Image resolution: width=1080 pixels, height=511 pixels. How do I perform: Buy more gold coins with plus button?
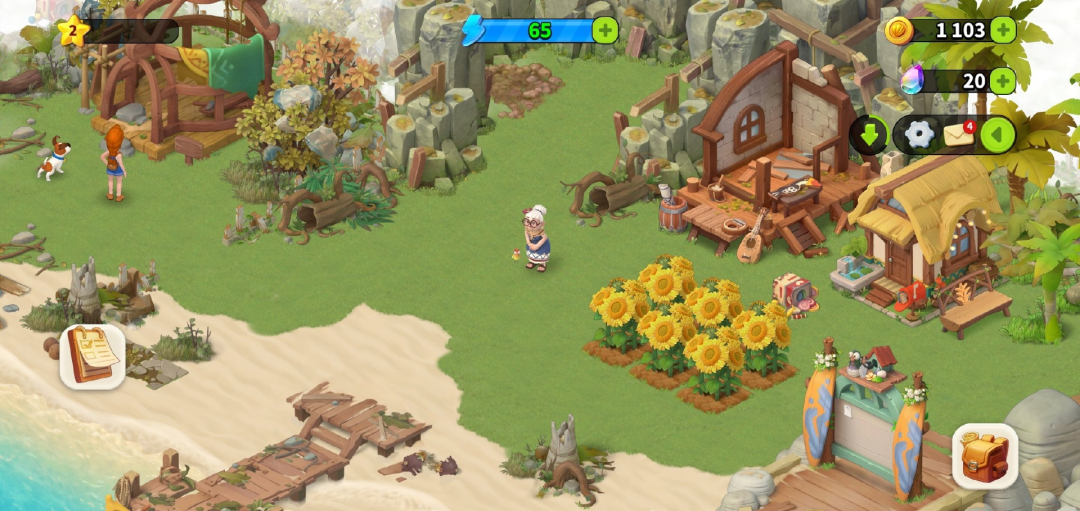point(1002,30)
